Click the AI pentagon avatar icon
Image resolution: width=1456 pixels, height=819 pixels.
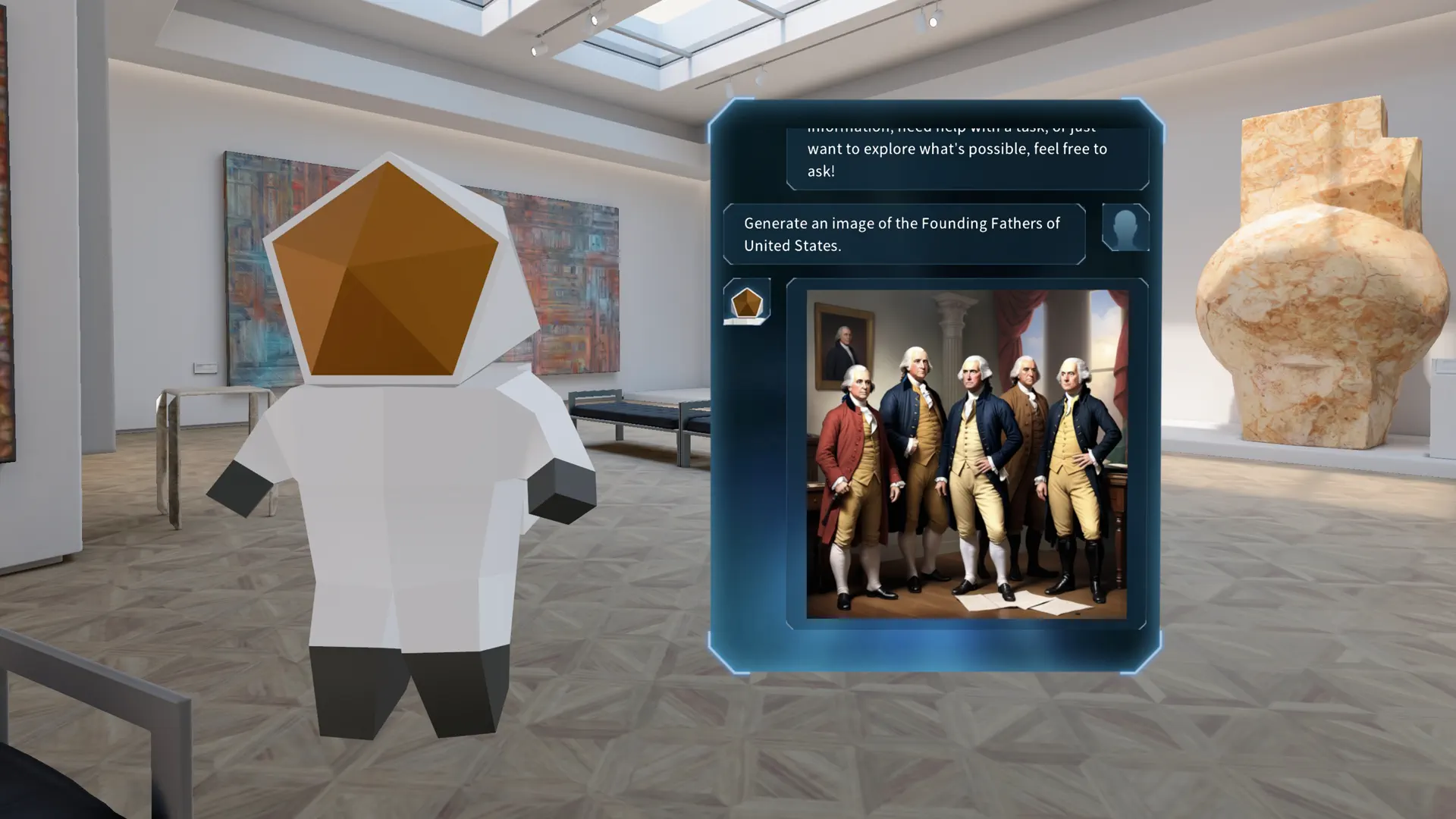(x=748, y=302)
